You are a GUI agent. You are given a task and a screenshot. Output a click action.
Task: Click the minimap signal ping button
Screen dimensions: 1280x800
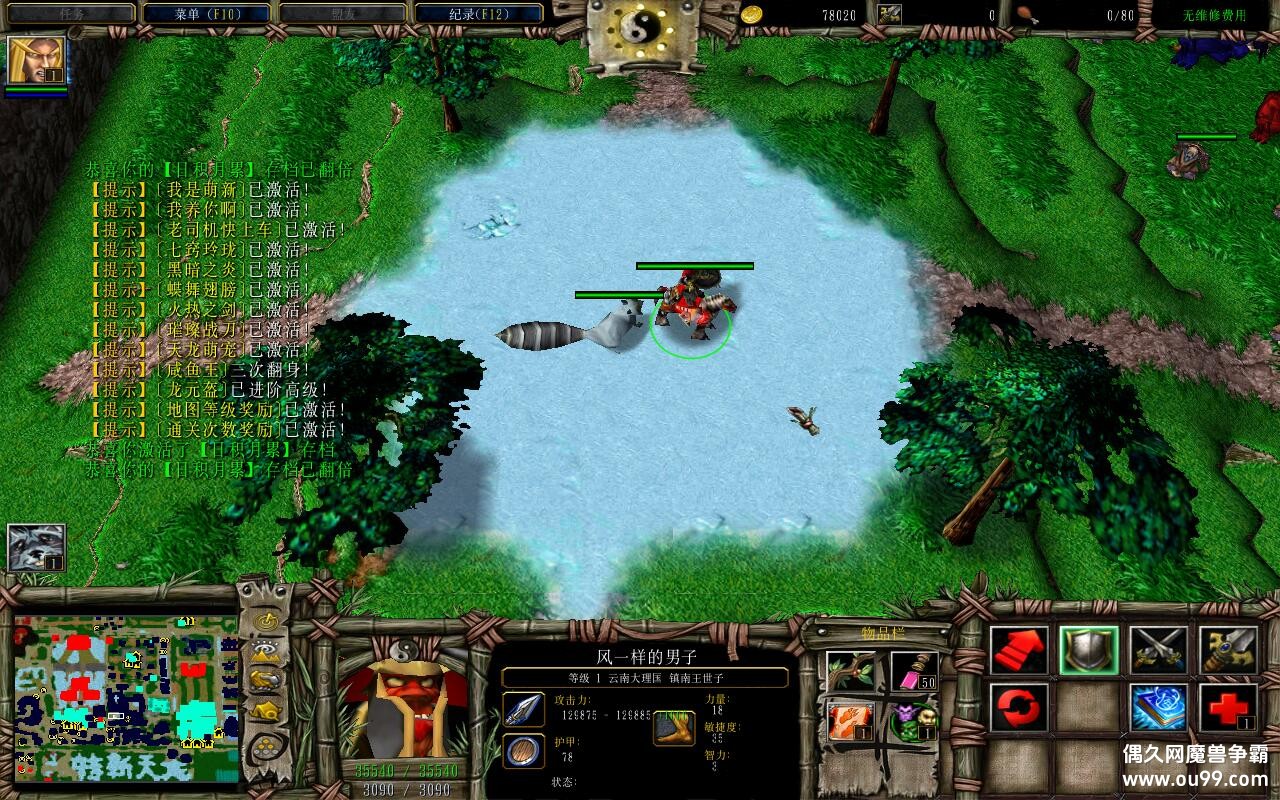pos(265,621)
